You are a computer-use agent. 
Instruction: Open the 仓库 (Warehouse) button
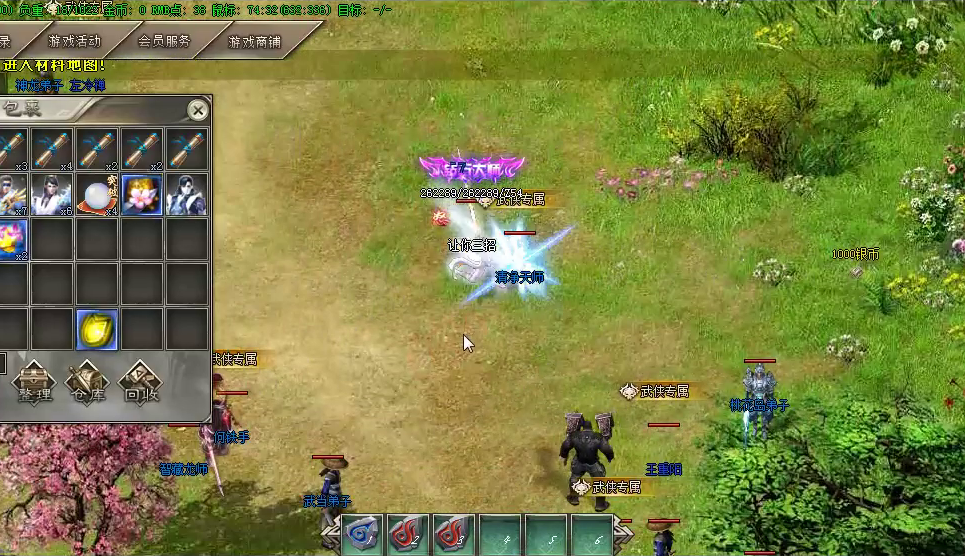pos(88,384)
